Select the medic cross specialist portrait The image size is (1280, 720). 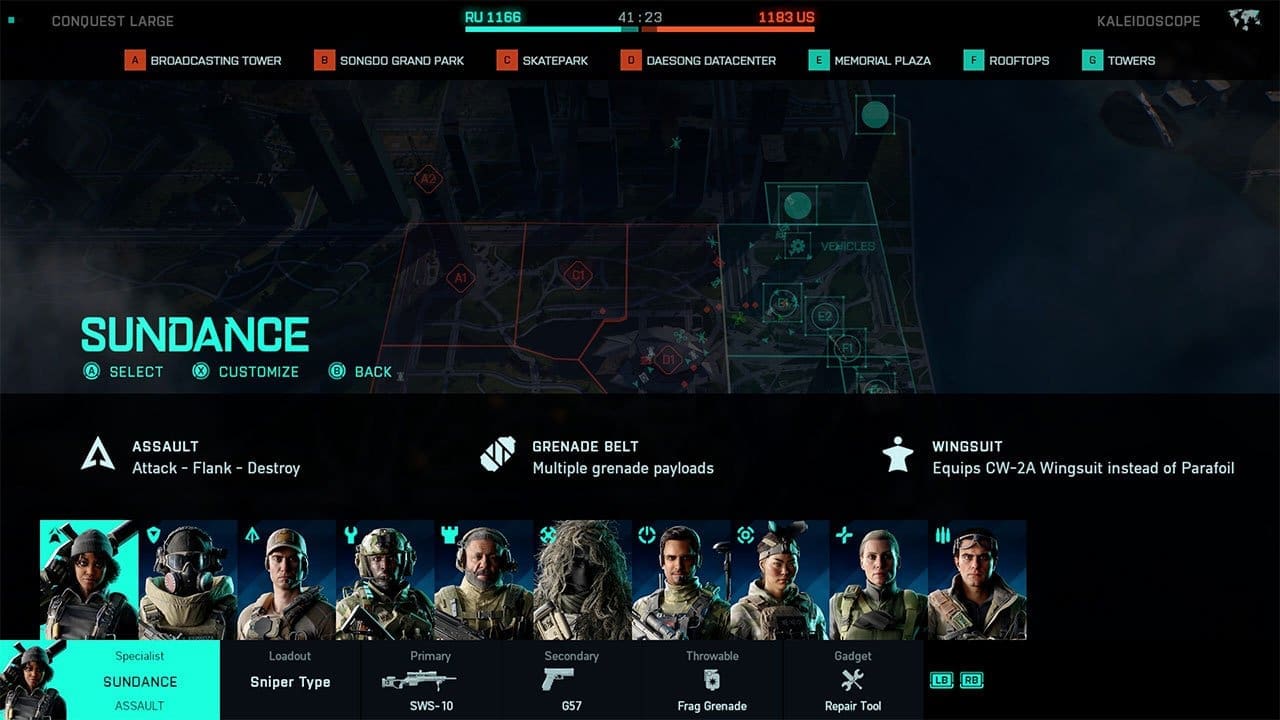coord(879,580)
